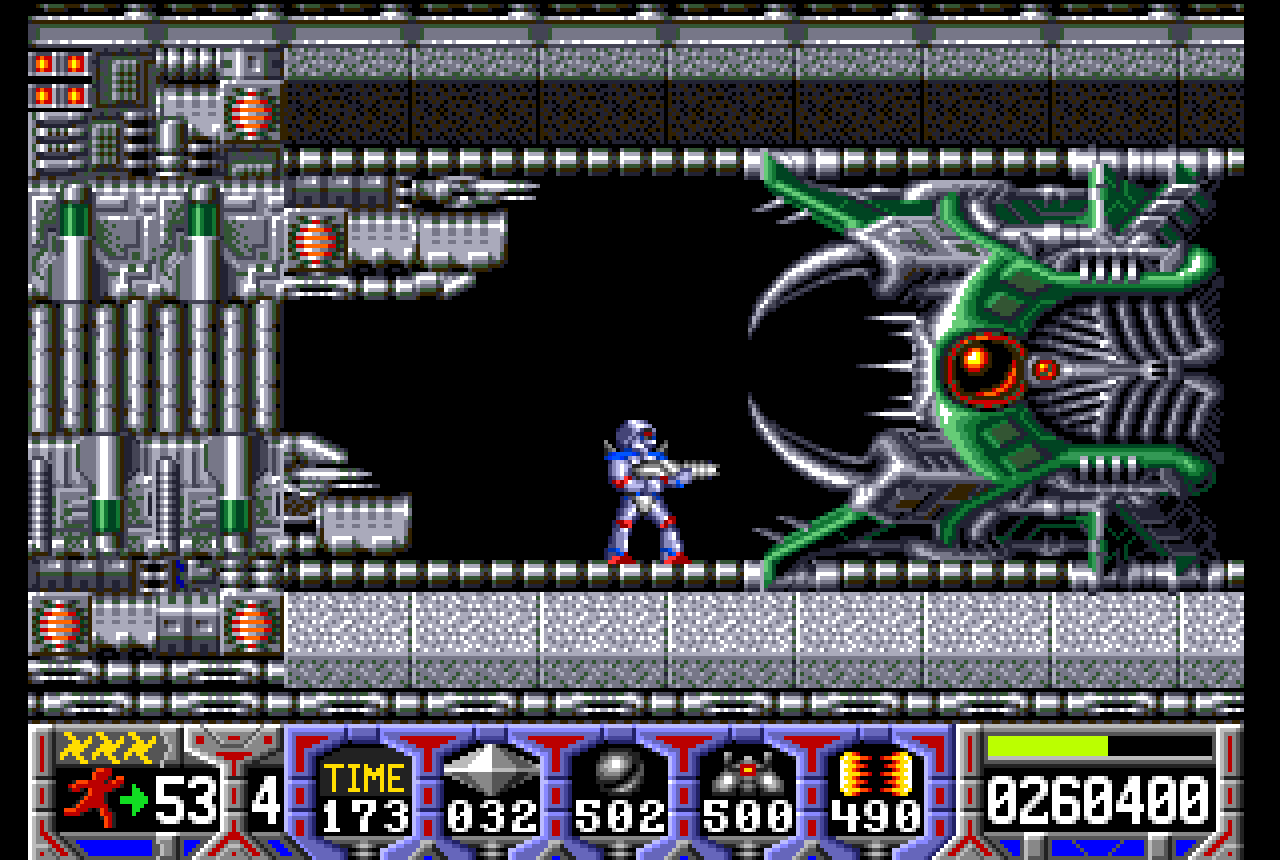Select the armored Turrican player character
The width and height of the screenshot is (1280, 860).
click(640, 490)
